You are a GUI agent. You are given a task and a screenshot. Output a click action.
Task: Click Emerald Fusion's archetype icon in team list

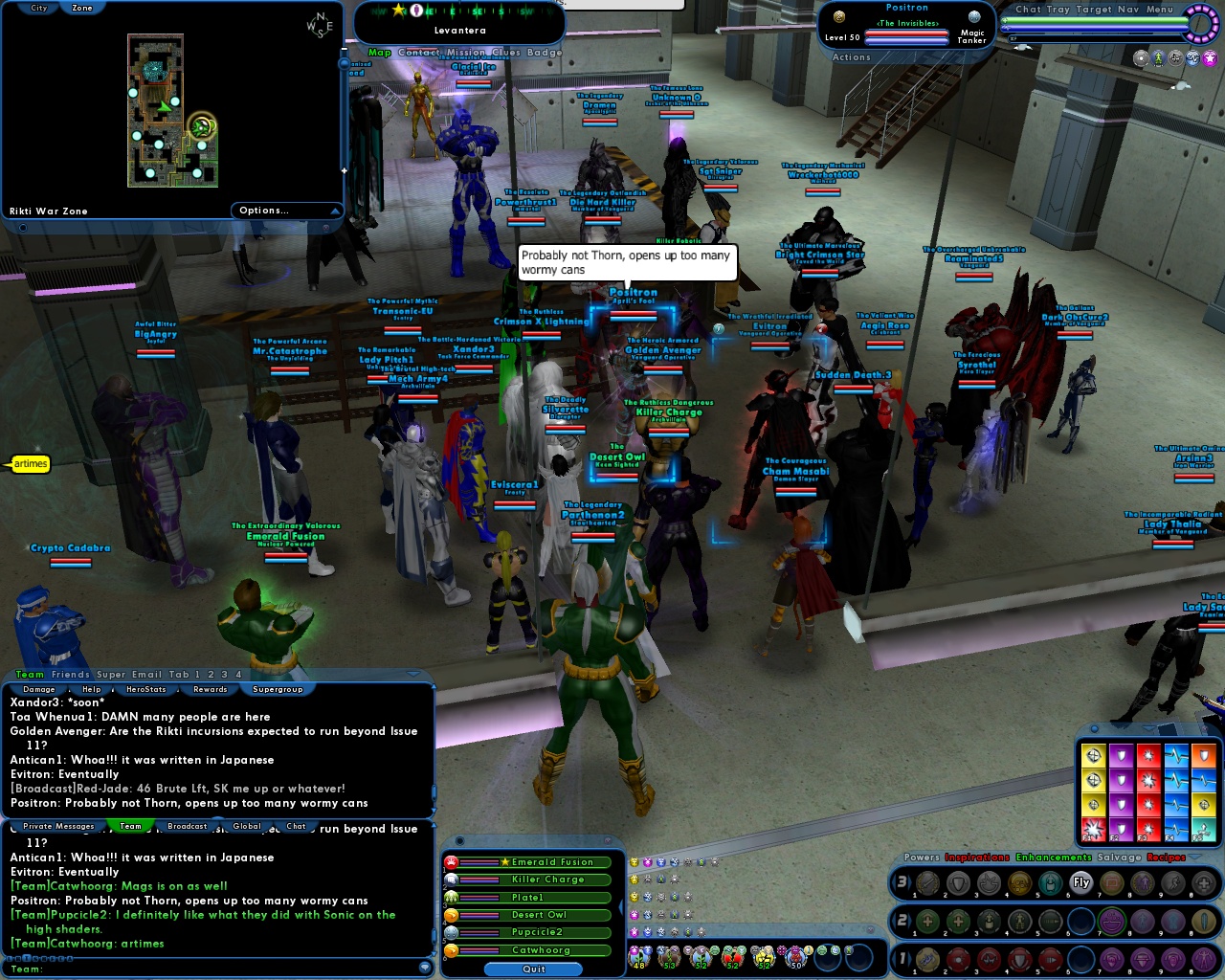(x=451, y=862)
